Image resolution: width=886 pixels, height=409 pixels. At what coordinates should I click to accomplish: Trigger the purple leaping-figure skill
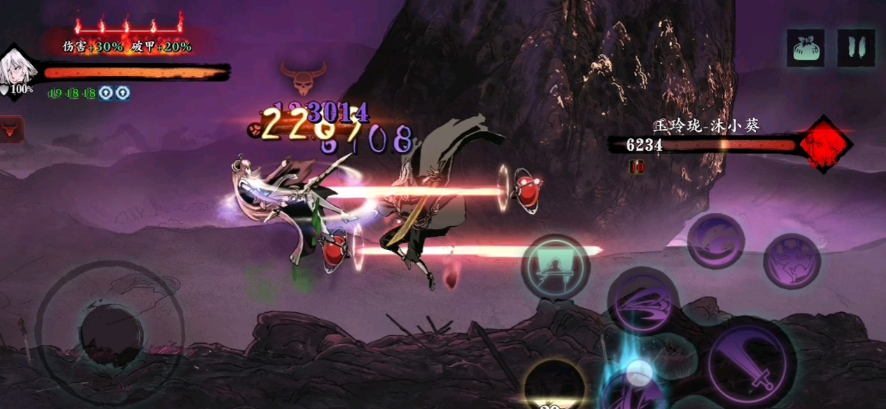tap(792, 262)
